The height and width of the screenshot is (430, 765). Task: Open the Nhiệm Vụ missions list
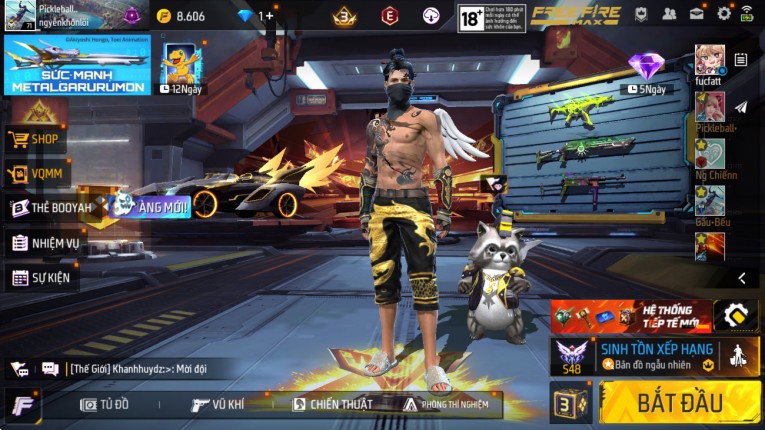point(45,243)
